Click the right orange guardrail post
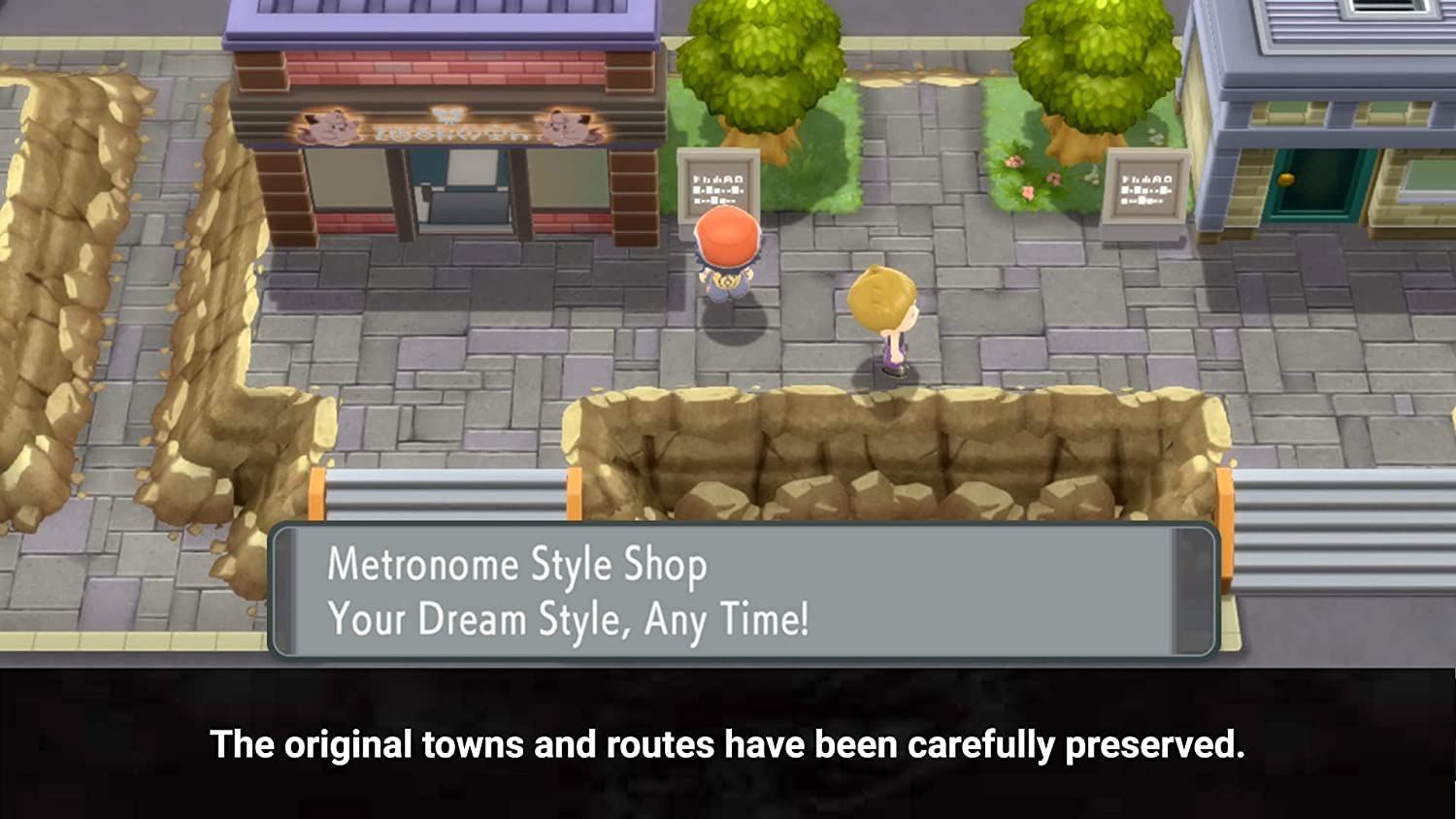 (1225, 493)
